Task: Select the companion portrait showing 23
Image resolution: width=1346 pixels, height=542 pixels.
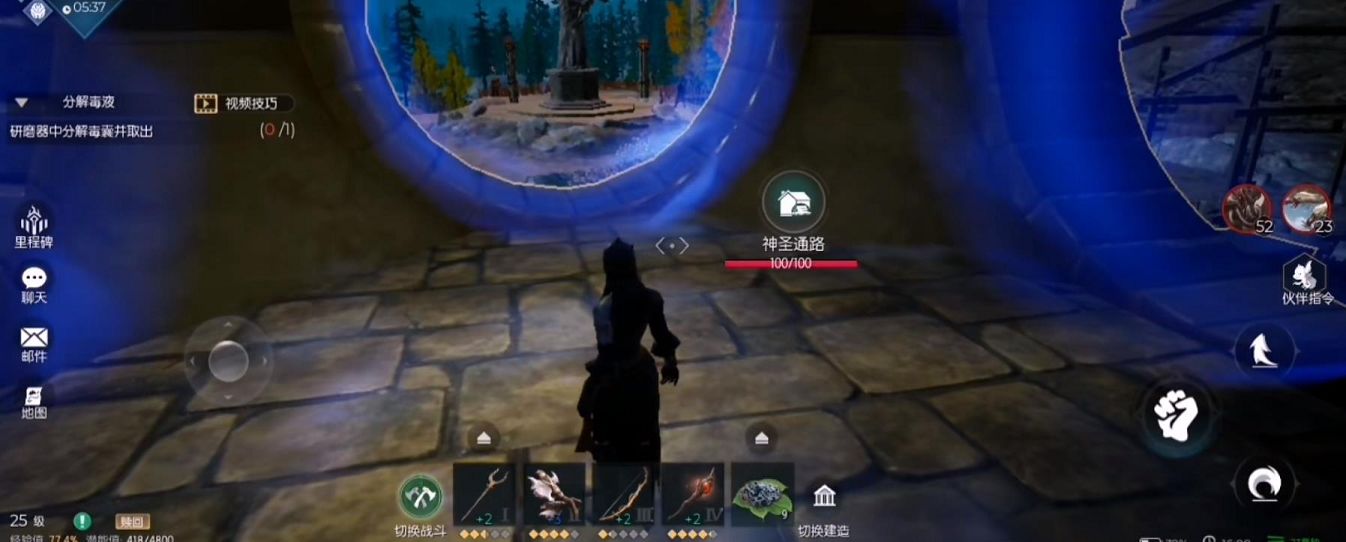Action: coord(1306,208)
